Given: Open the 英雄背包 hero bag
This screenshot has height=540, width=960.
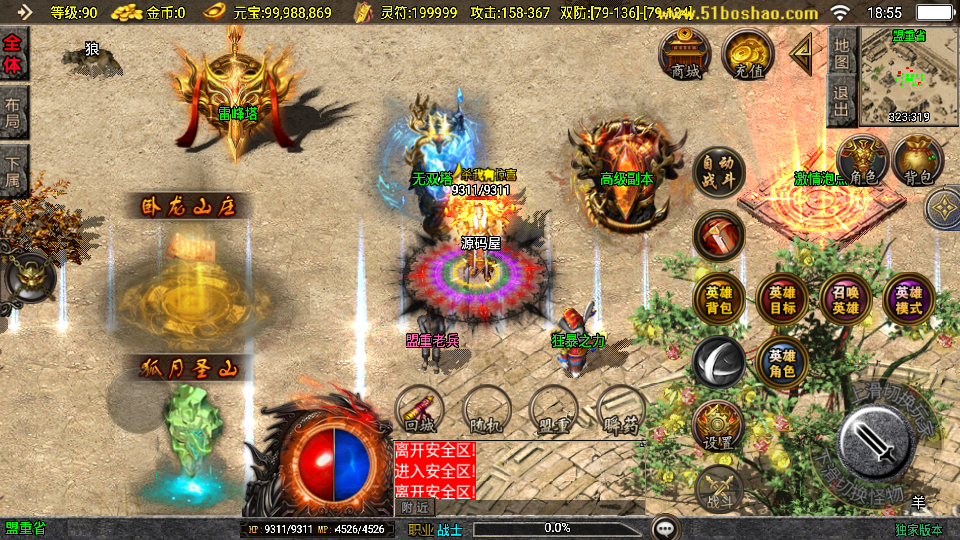Looking at the screenshot, I should (718, 300).
